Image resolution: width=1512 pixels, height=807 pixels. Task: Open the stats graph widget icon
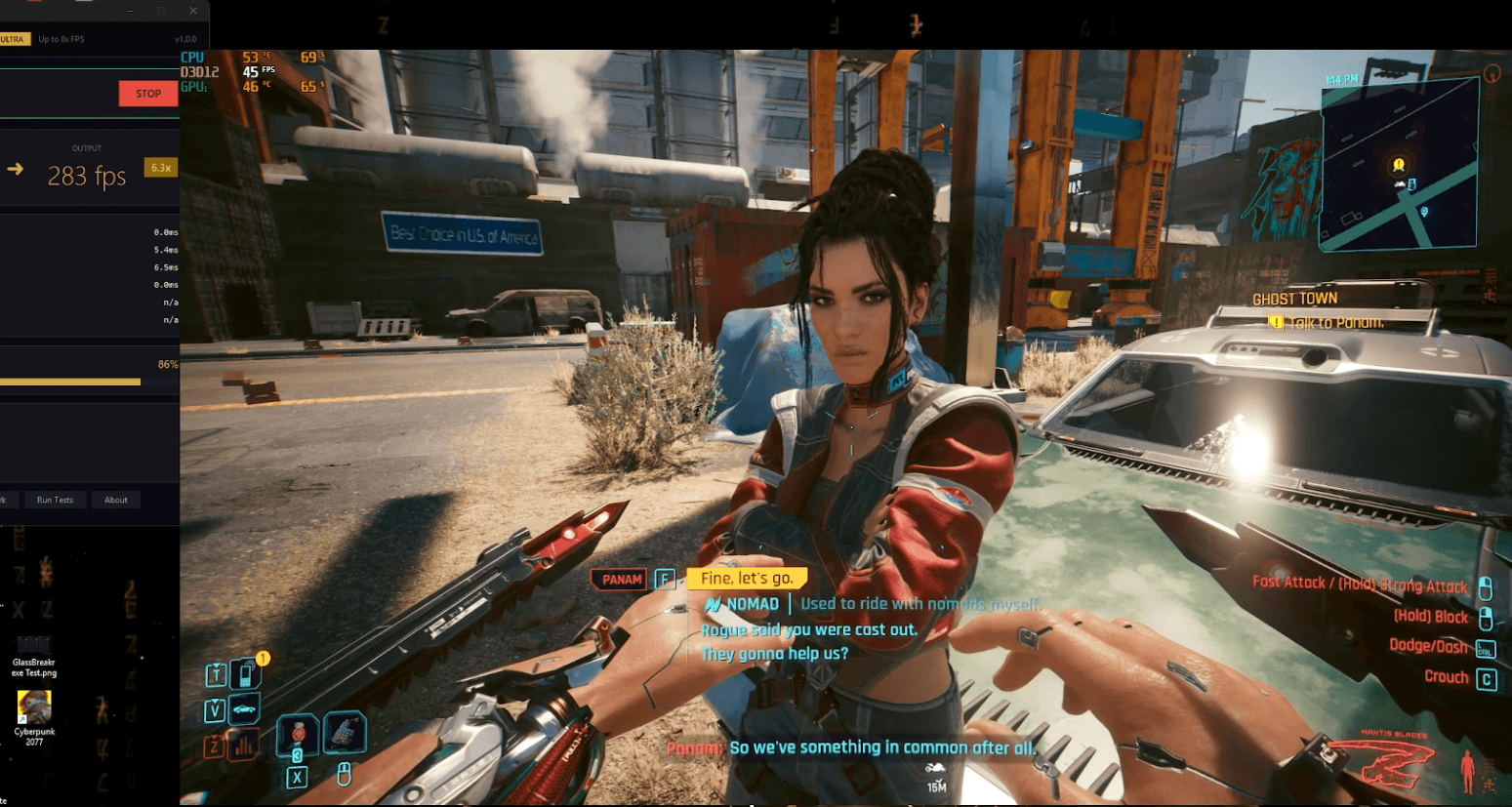click(242, 746)
